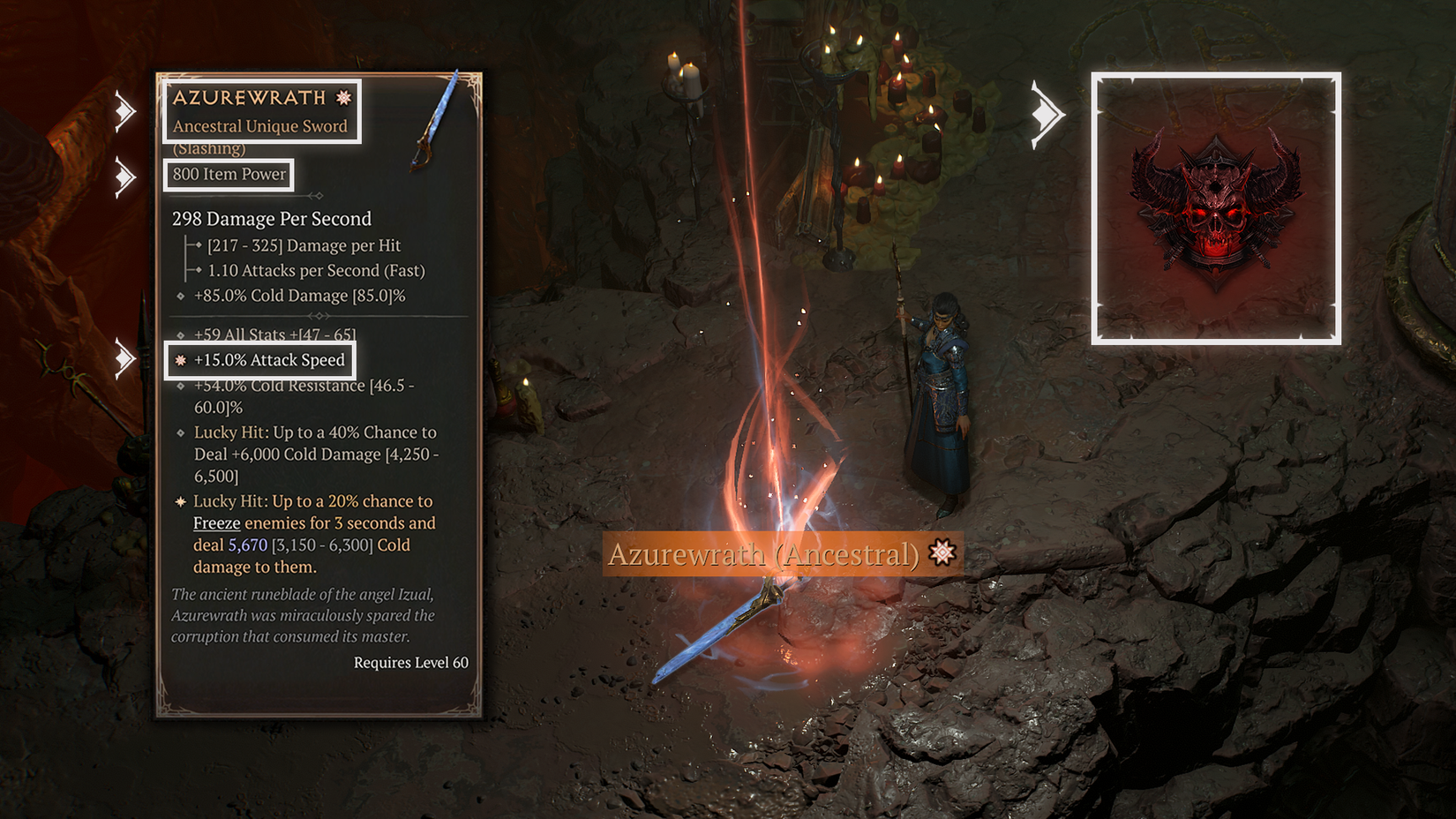Click the sunburst icon after Azurewrath (Ancestral) label

click(x=943, y=552)
